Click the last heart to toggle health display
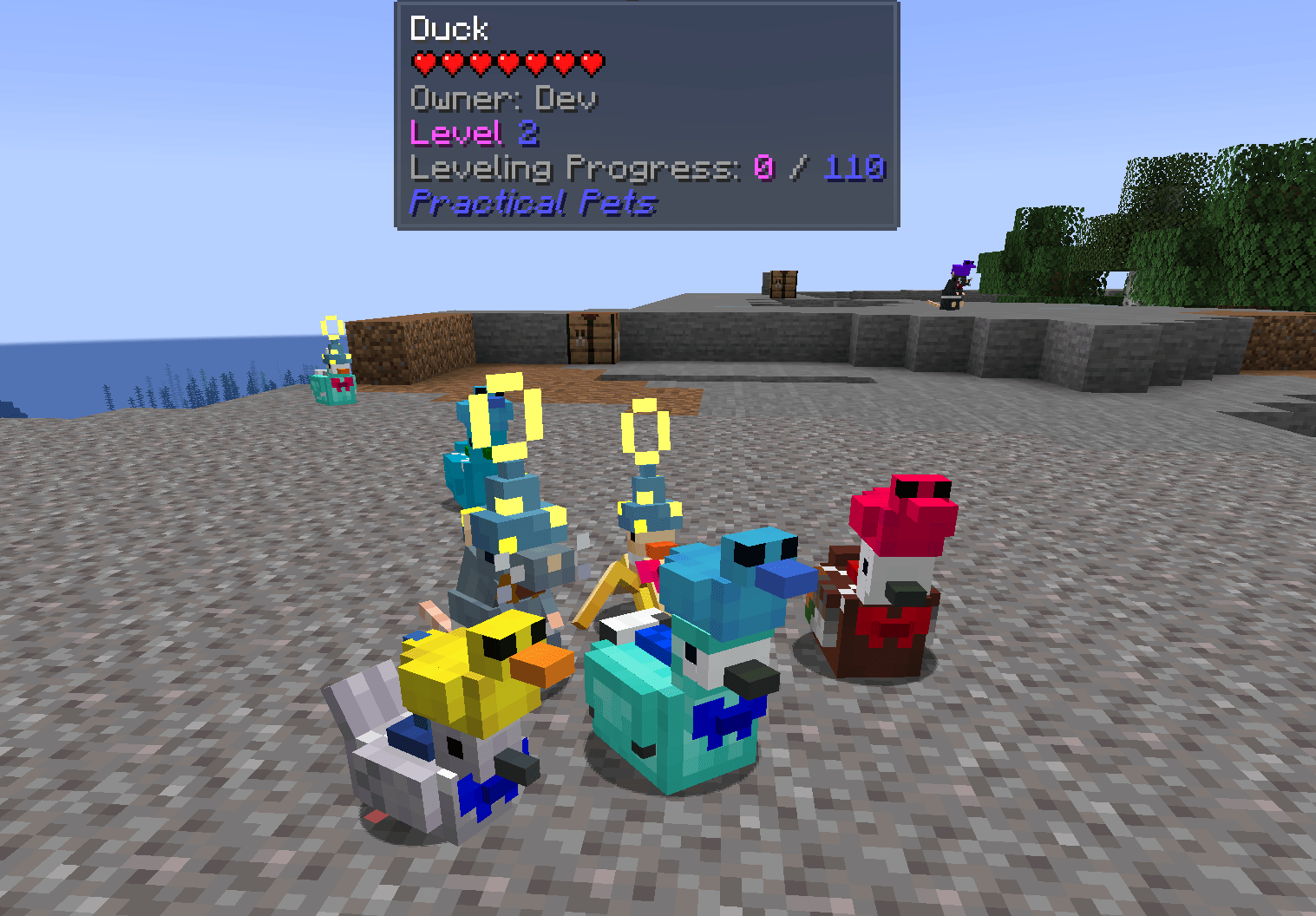This screenshot has height=916, width=1316. [591, 62]
